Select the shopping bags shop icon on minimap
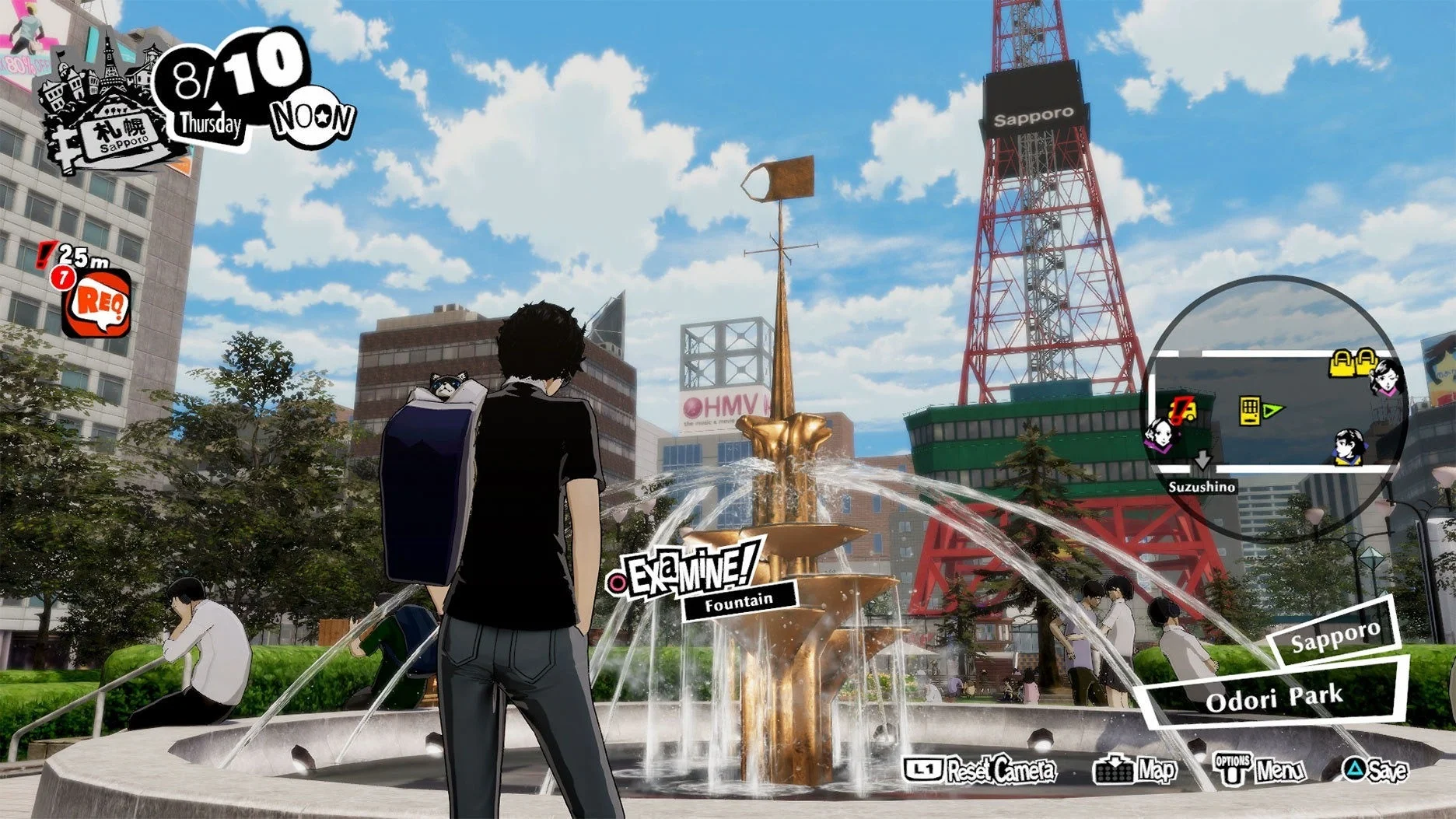Viewport: 1456px width, 819px height. tap(1353, 364)
